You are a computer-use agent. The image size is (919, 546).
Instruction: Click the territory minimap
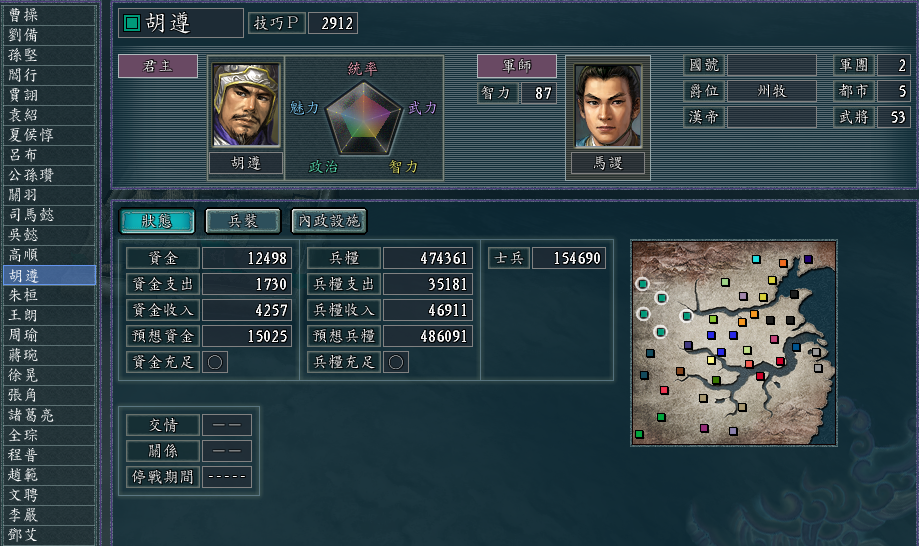pyautogui.click(x=732, y=342)
